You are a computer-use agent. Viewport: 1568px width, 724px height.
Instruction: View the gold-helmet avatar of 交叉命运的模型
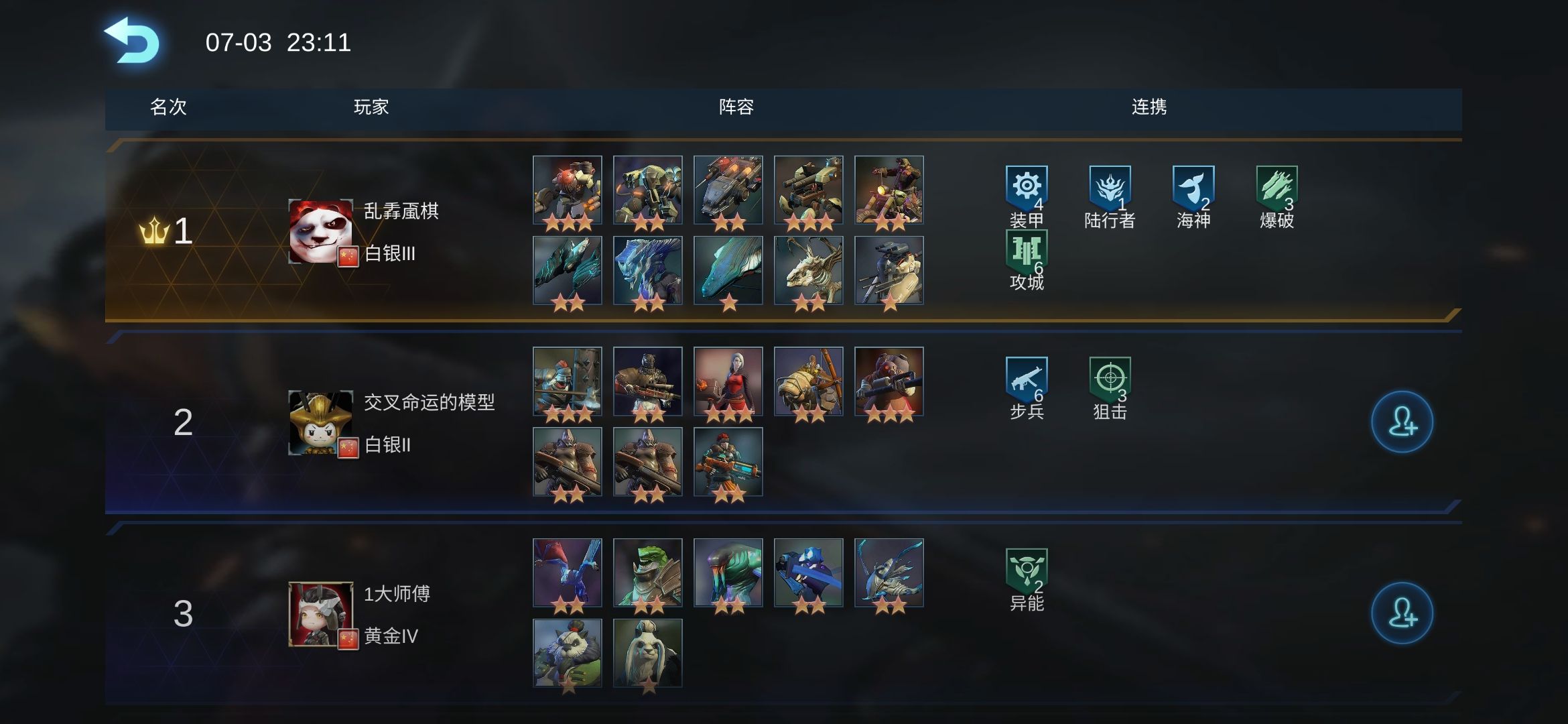[x=320, y=422]
